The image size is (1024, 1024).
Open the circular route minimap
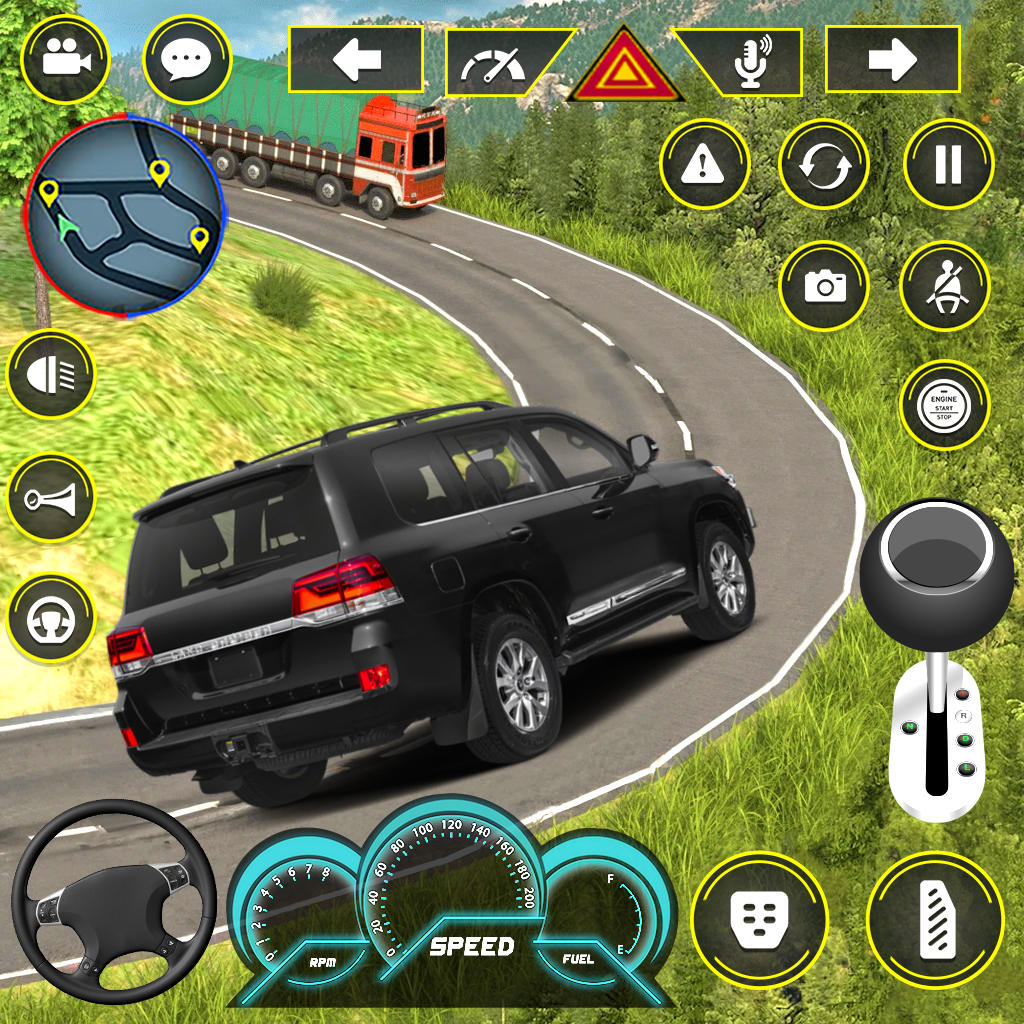(125, 216)
